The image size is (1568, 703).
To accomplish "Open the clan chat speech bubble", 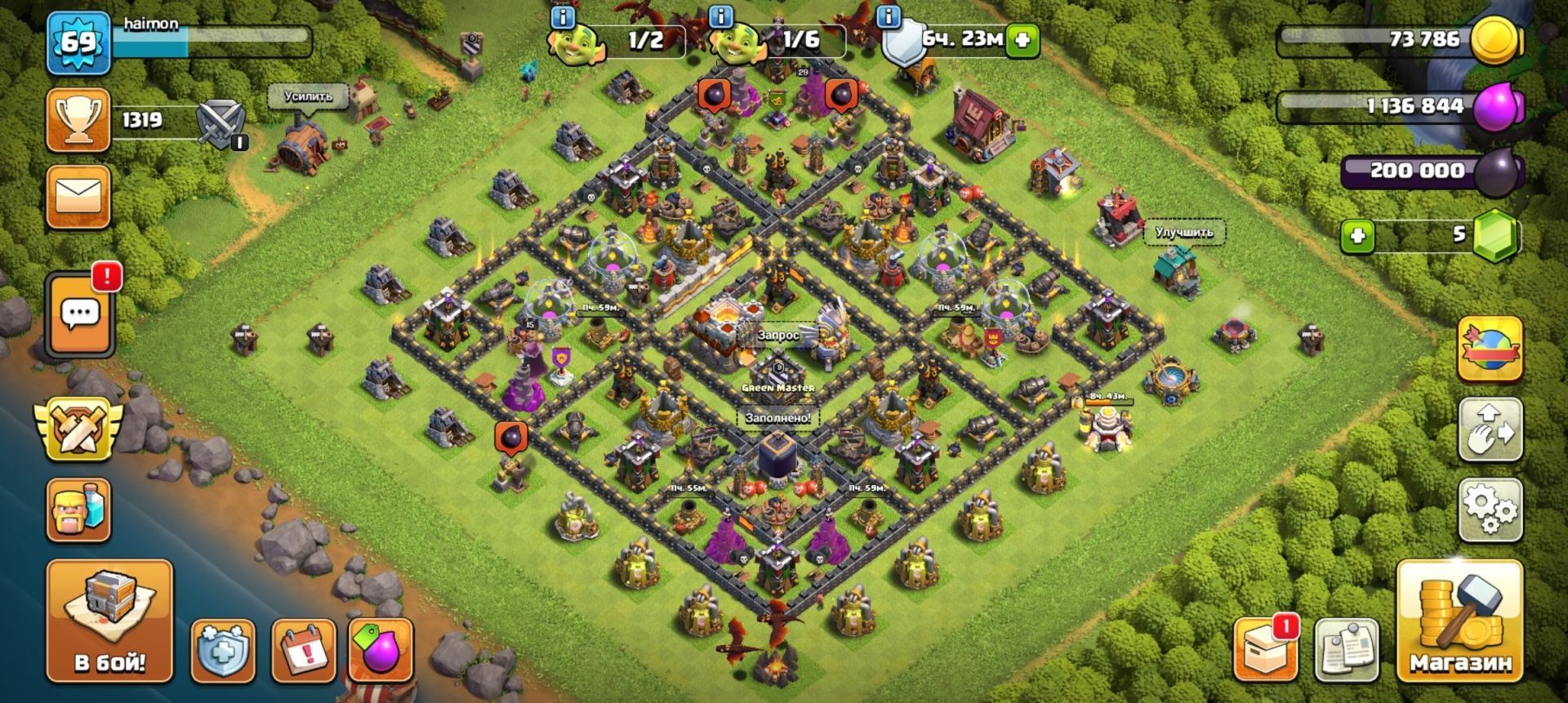I will (x=80, y=314).
